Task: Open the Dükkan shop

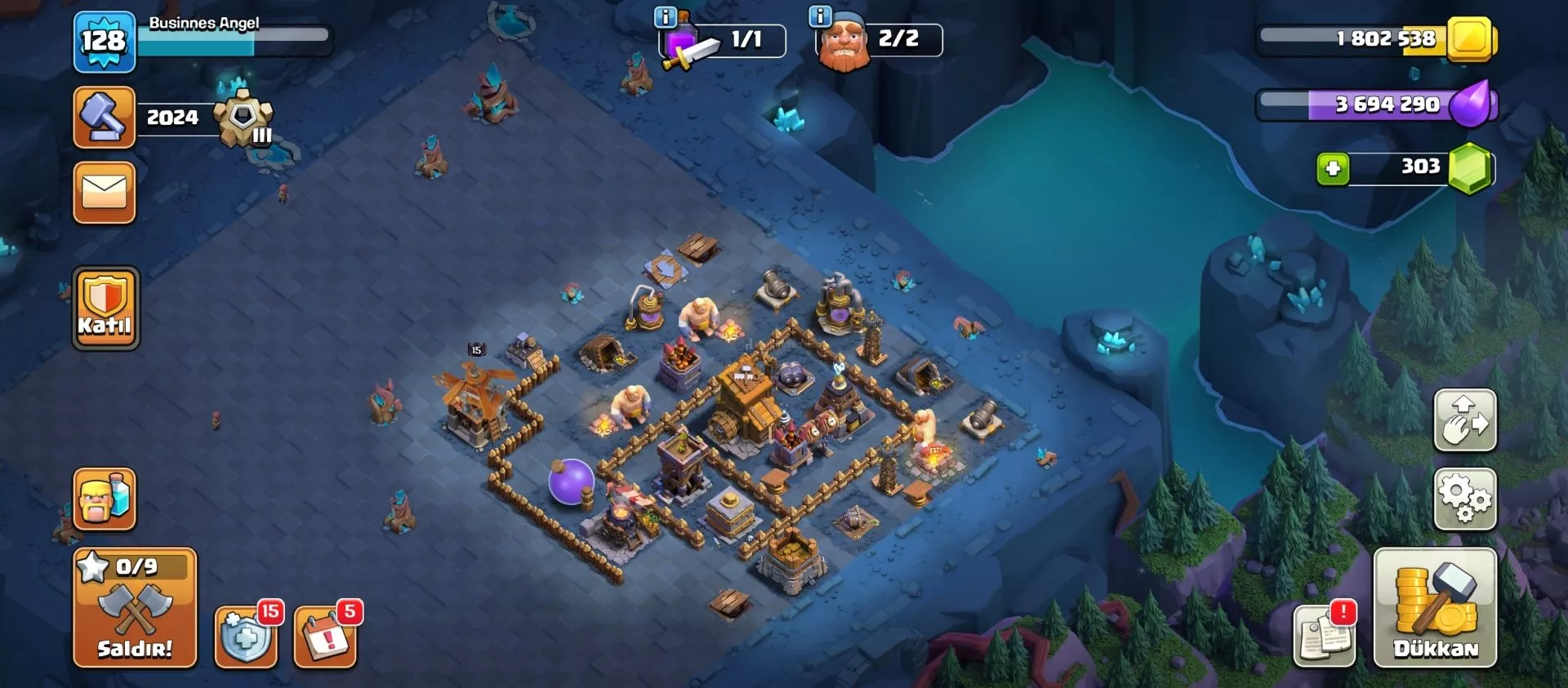Action: 1435,608
